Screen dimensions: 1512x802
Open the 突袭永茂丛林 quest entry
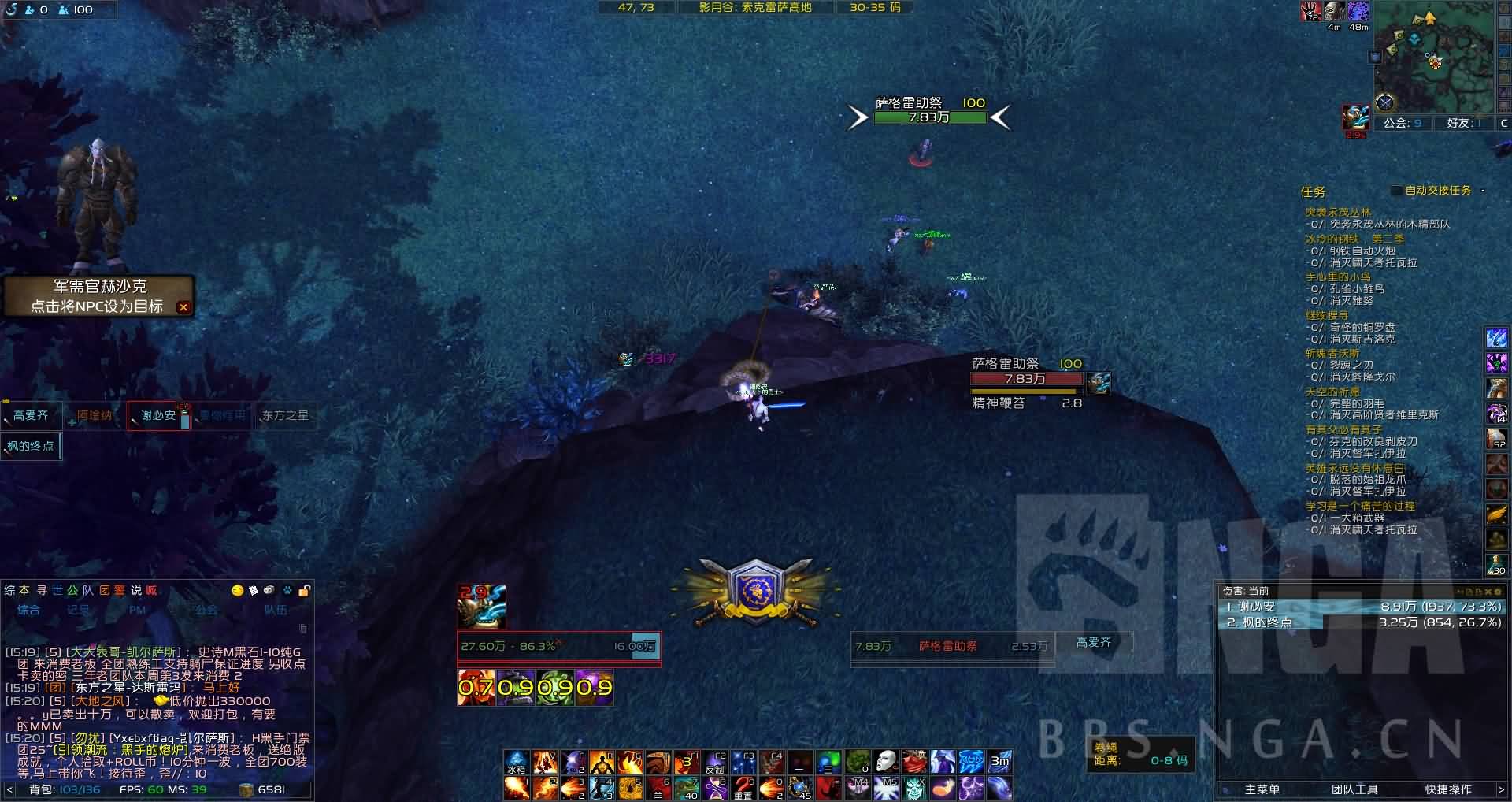click(1338, 212)
